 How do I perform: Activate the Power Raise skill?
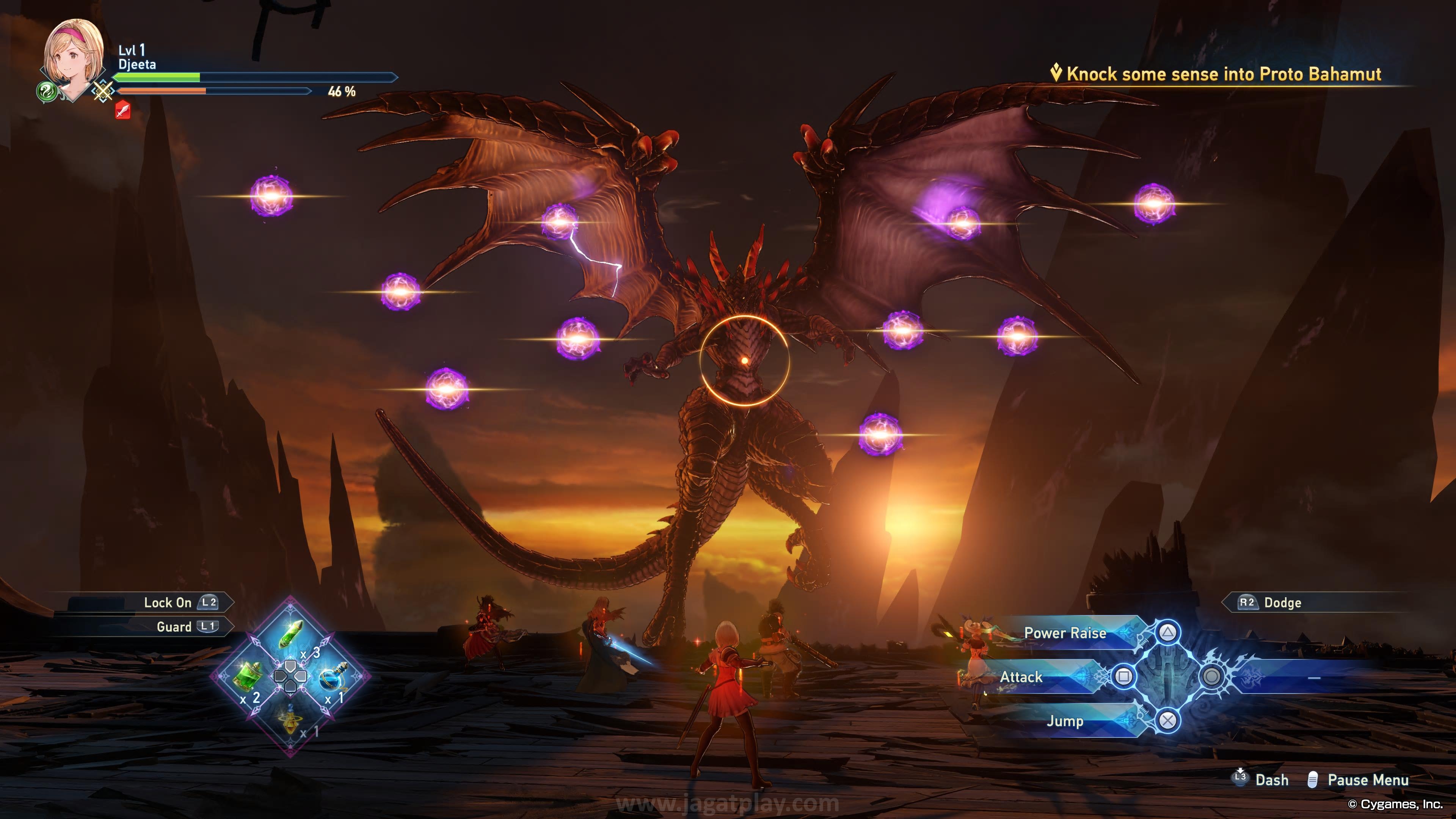coord(1065,633)
